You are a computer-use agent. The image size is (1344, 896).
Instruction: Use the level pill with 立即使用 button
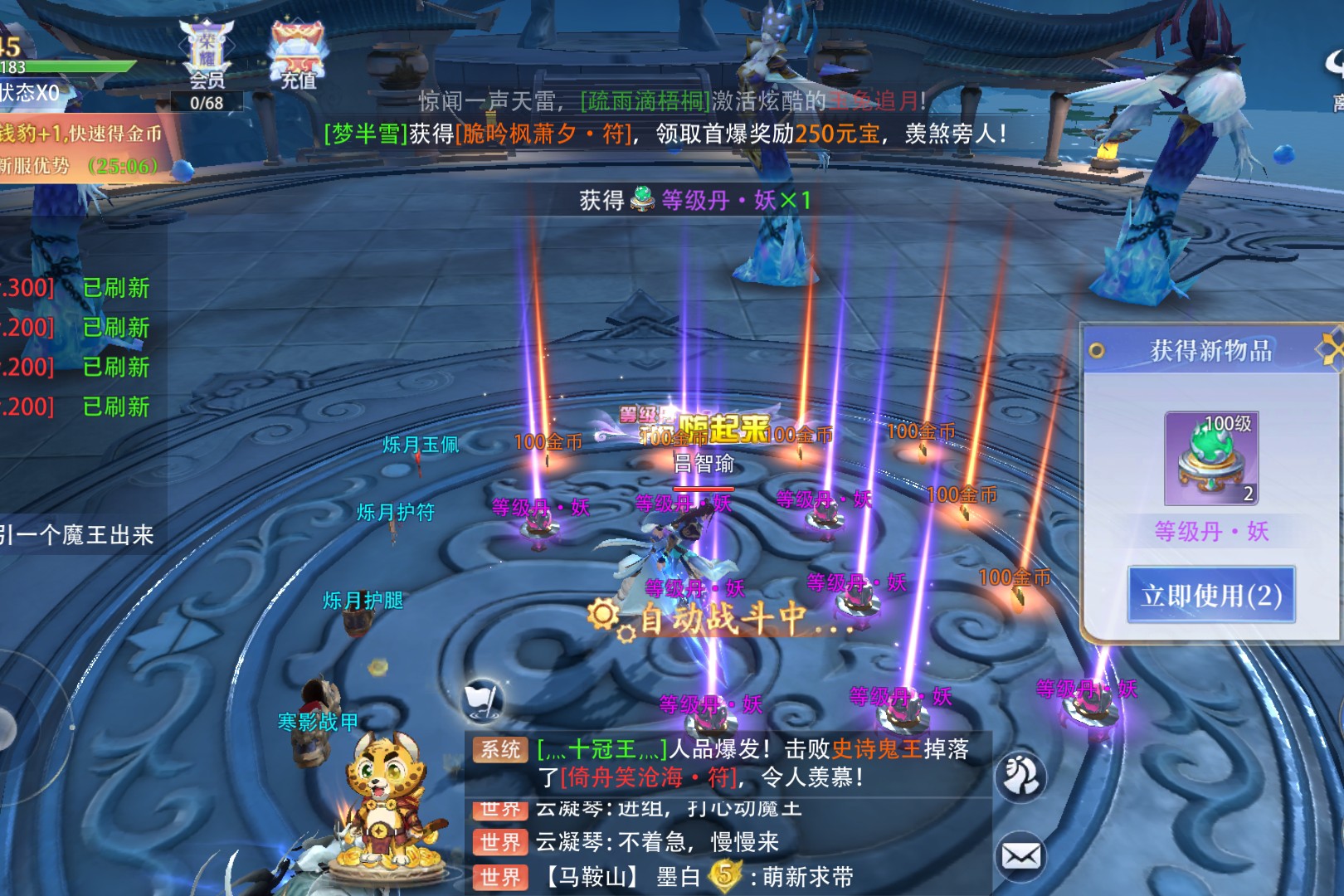[x=1210, y=595]
